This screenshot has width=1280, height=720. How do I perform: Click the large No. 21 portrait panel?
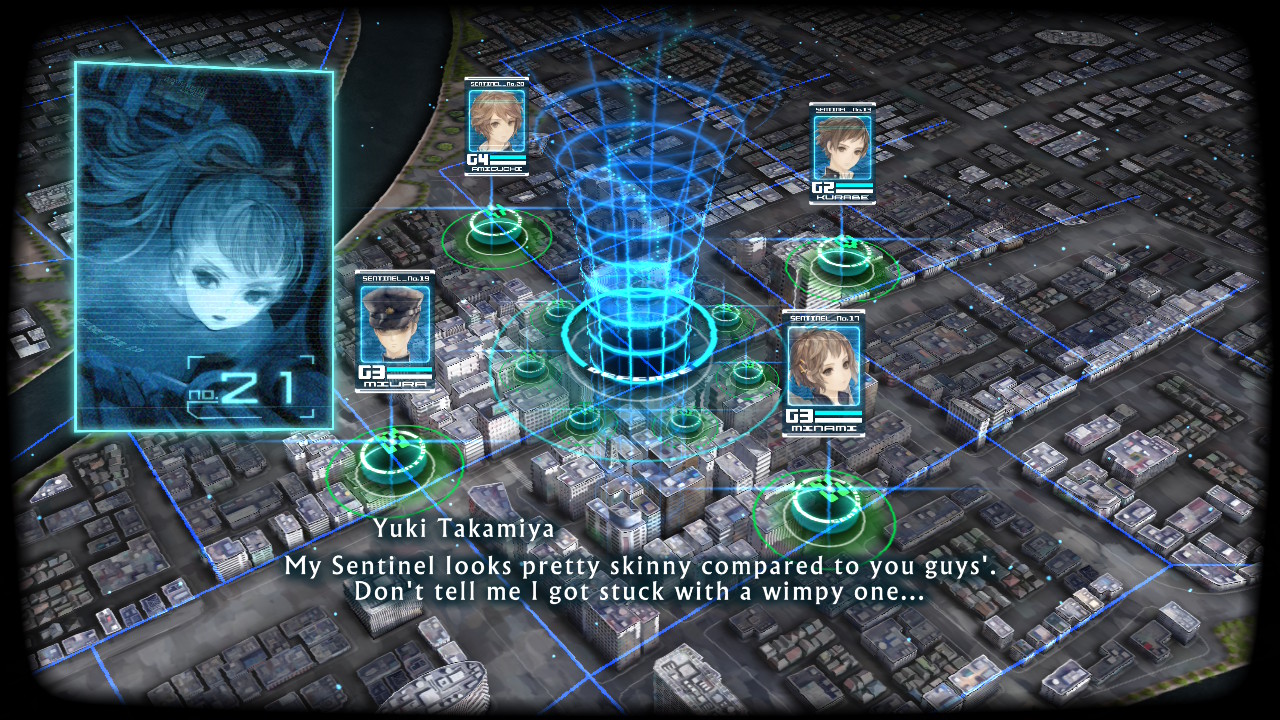click(x=204, y=246)
